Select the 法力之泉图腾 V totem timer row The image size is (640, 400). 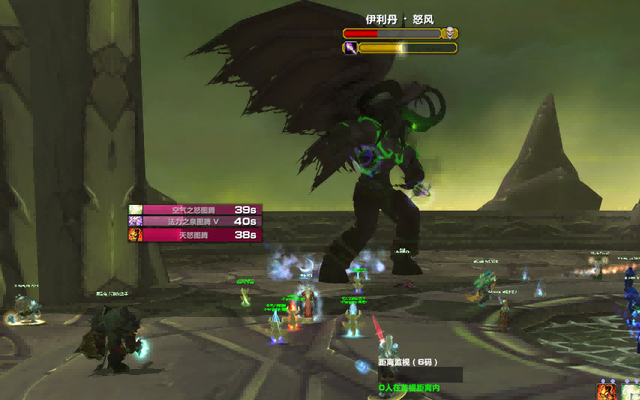pos(193,222)
